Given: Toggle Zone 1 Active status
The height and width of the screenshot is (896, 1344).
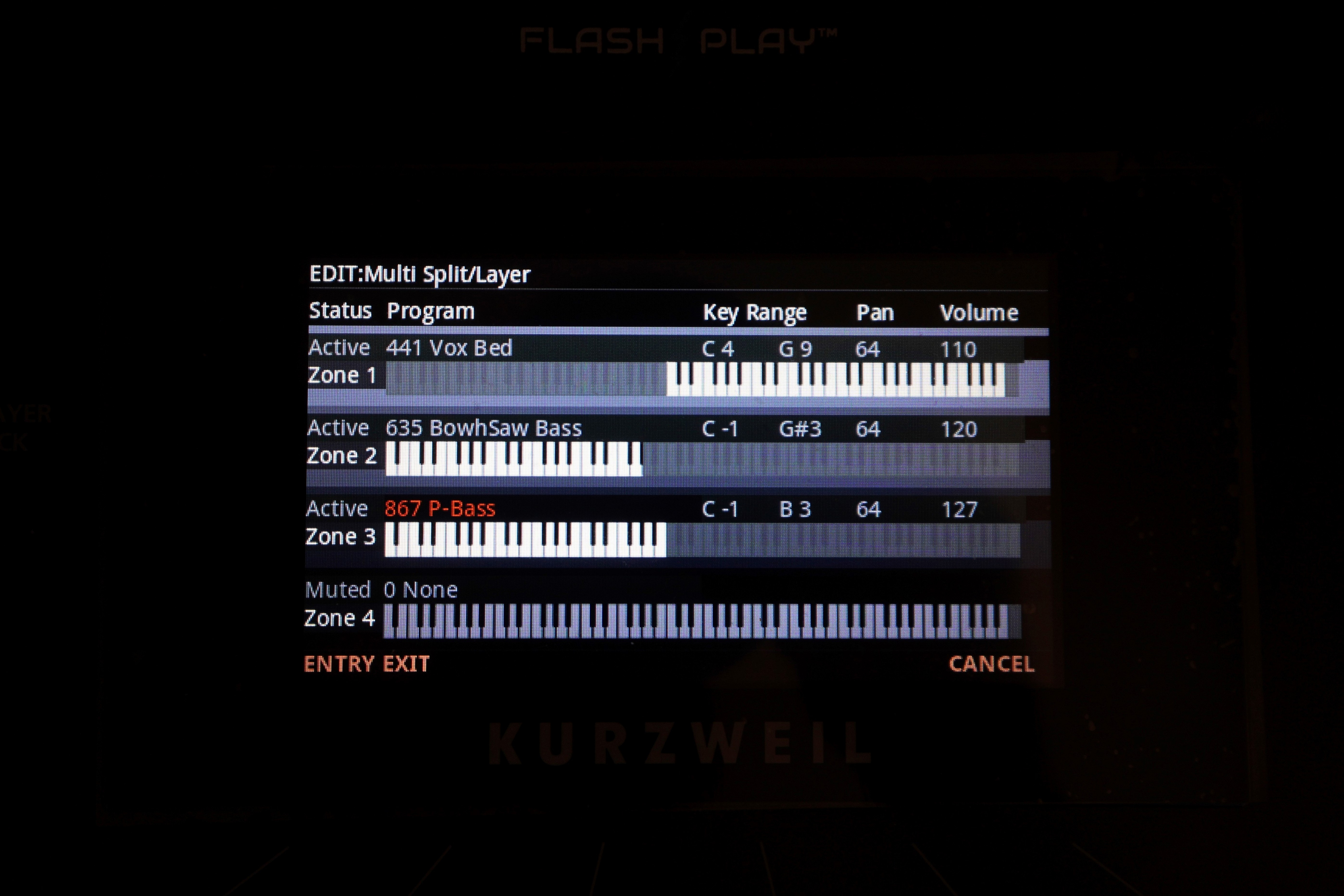Looking at the screenshot, I should (338, 346).
